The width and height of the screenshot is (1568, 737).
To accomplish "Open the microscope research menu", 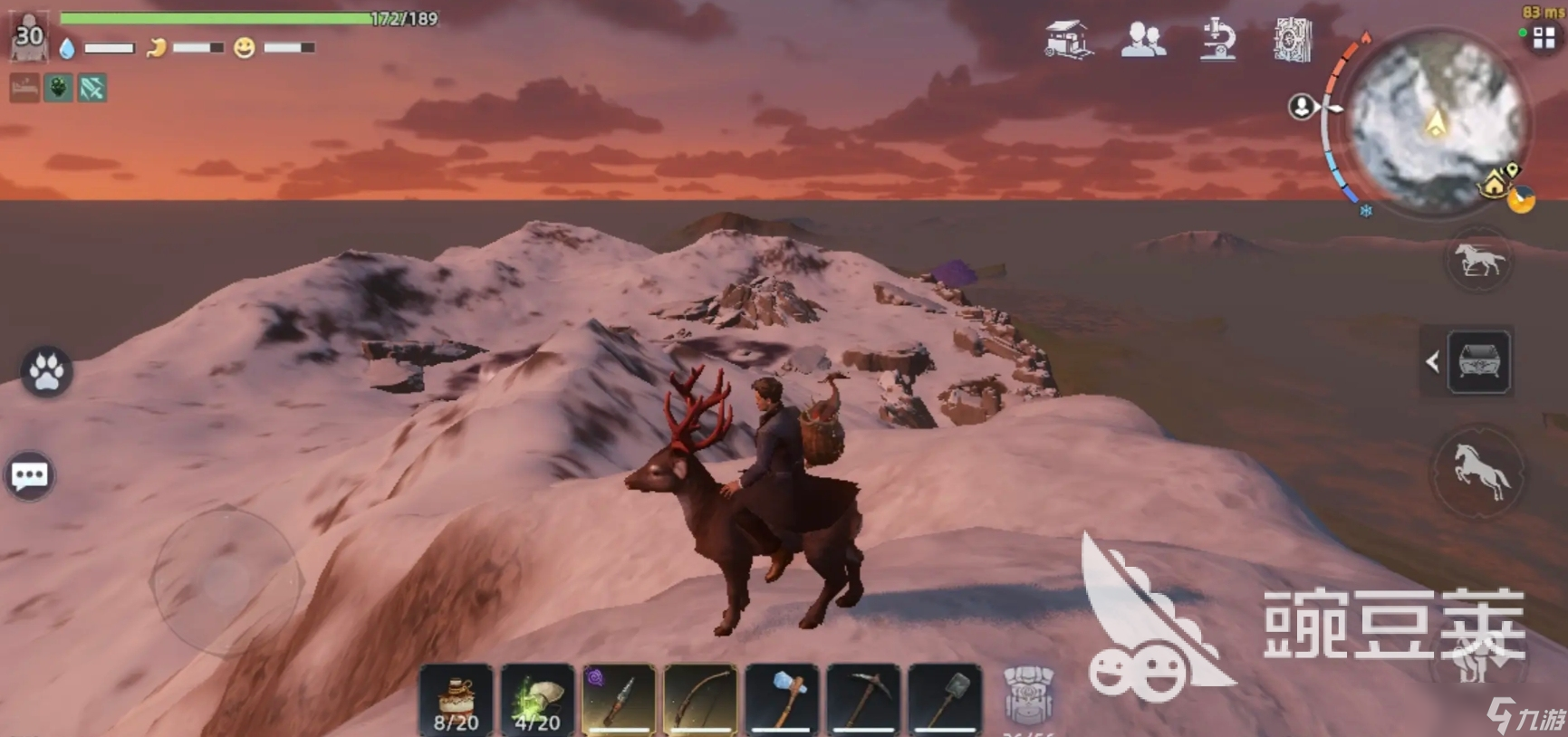I will click(x=1218, y=40).
